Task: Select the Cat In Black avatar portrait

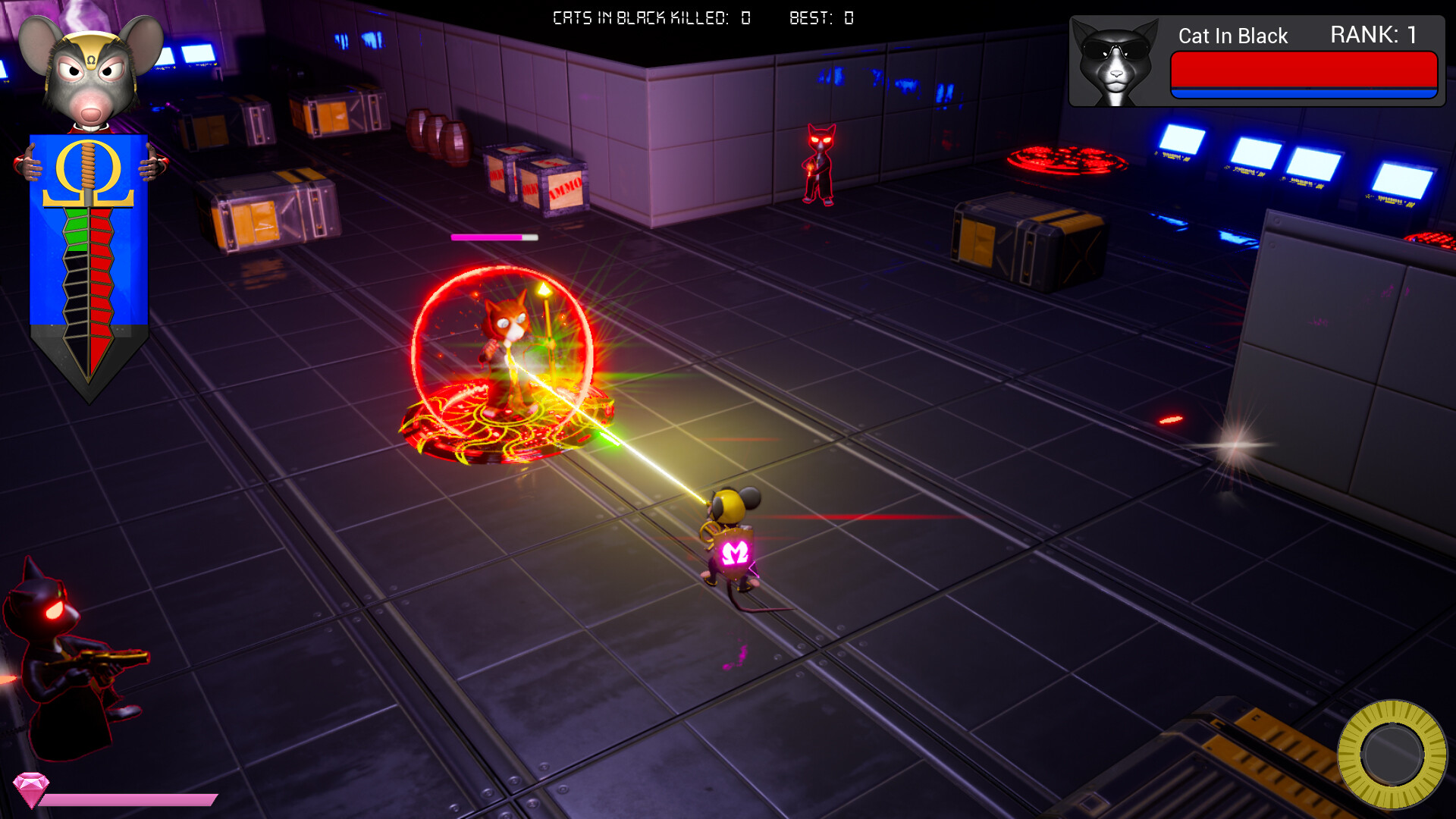Action: (1112, 61)
